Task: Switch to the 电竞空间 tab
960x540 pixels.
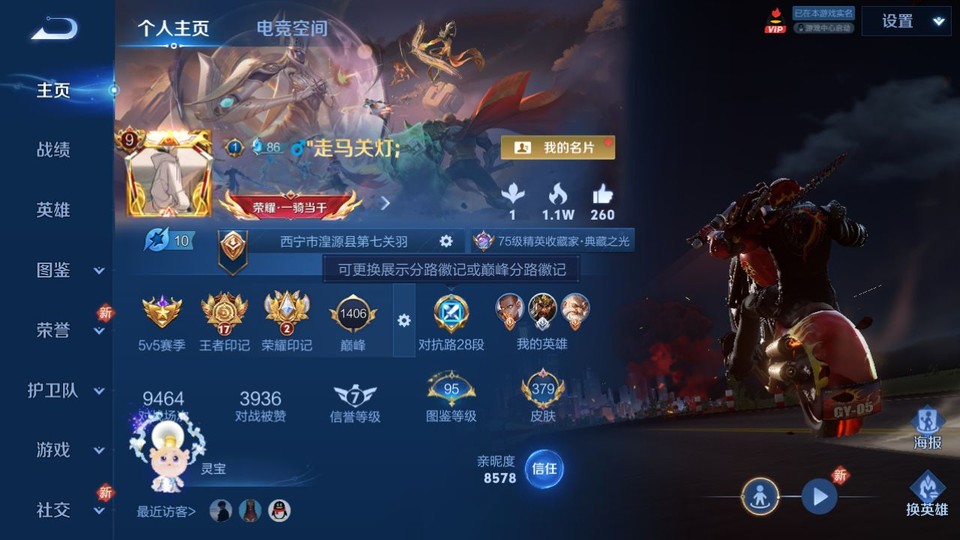Action: coord(291,28)
